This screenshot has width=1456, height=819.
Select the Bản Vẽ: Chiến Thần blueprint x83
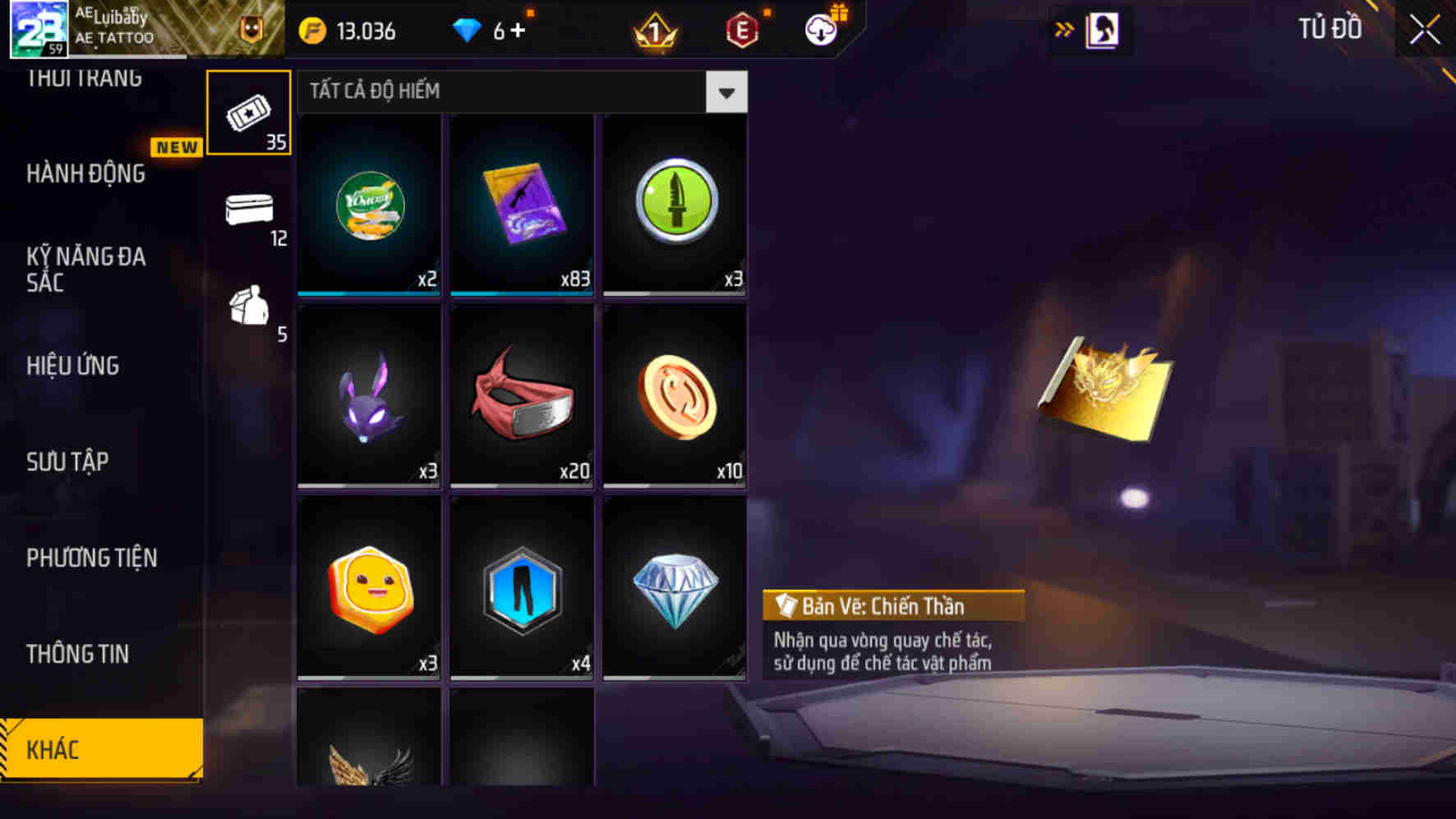point(523,204)
